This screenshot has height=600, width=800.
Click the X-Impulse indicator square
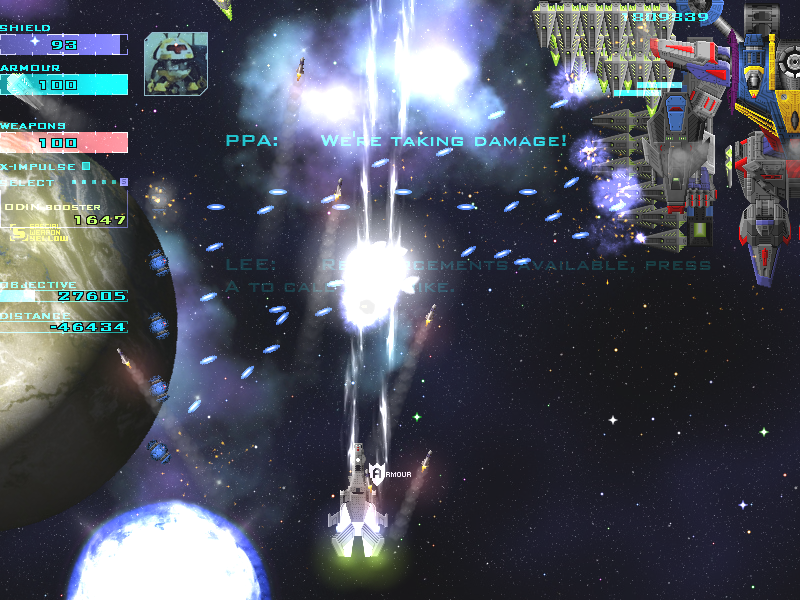pyautogui.click(x=86, y=166)
